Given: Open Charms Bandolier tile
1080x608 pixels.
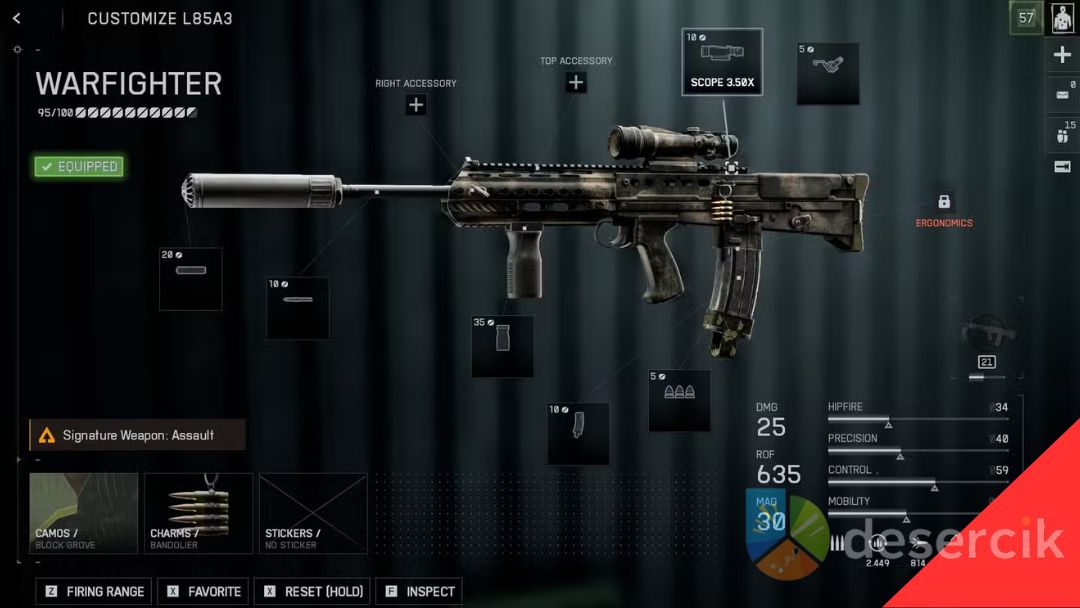Looking at the screenshot, I should point(198,513).
